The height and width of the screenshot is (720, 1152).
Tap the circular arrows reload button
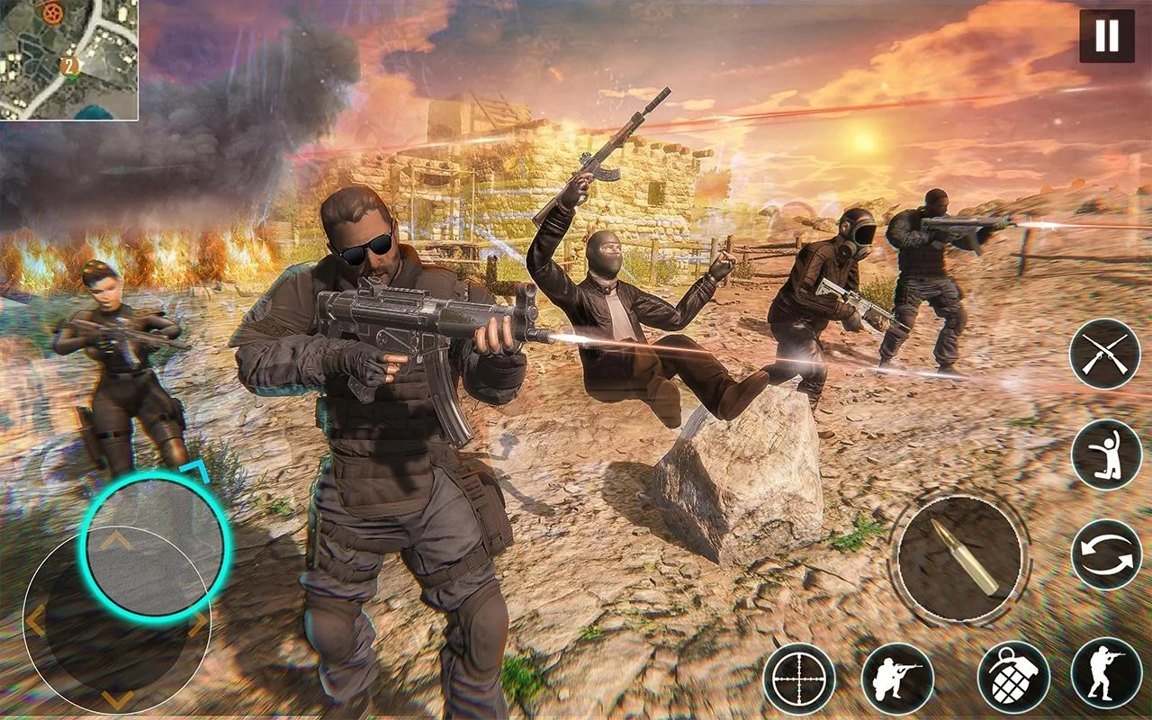(1106, 555)
